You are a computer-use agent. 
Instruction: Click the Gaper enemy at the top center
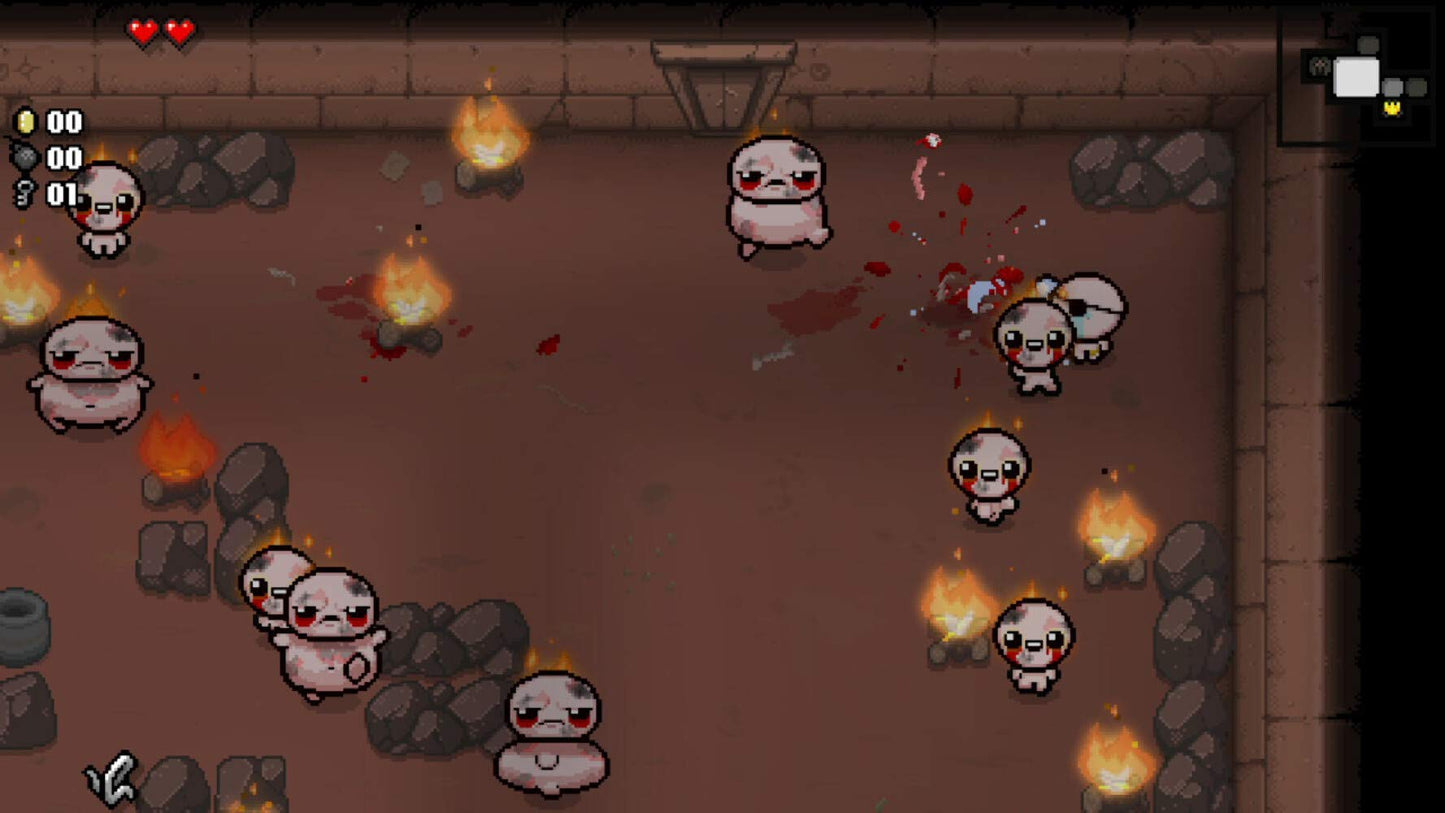(x=778, y=195)
